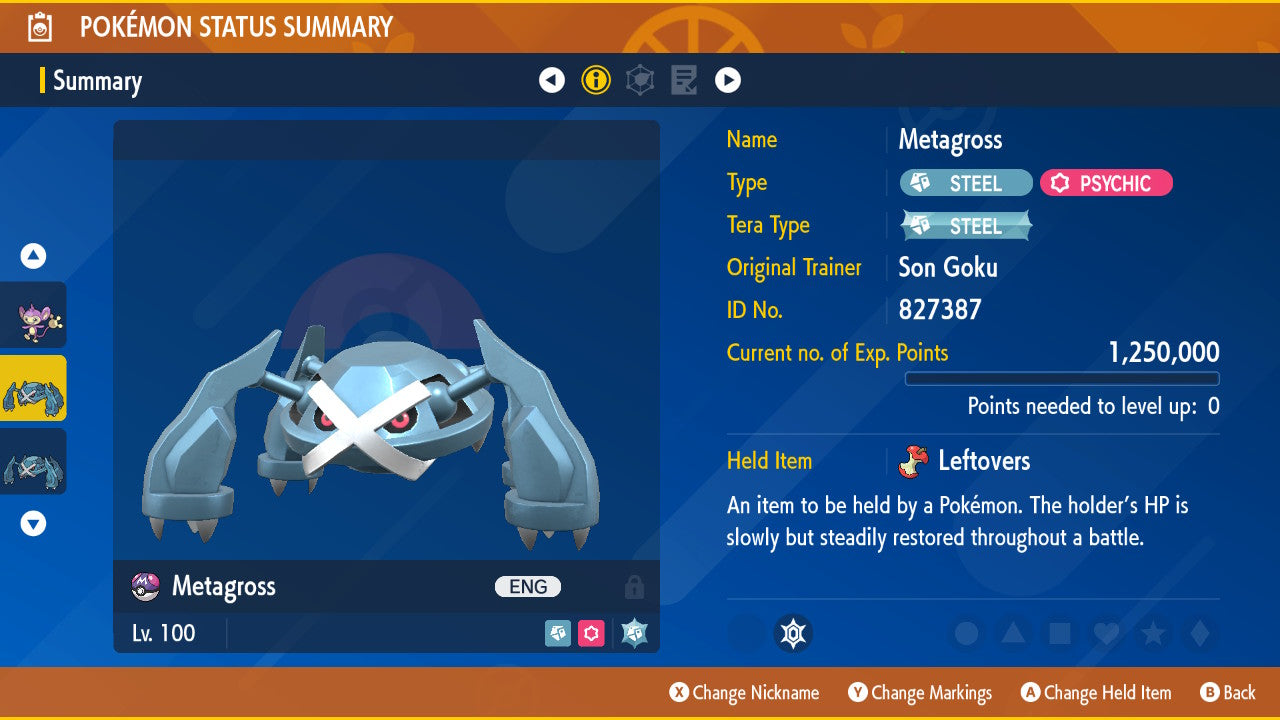The height and width of the screenshot is (720, 1280).
Task: Toggle the triangle marking
Action: click(1013, 633)
